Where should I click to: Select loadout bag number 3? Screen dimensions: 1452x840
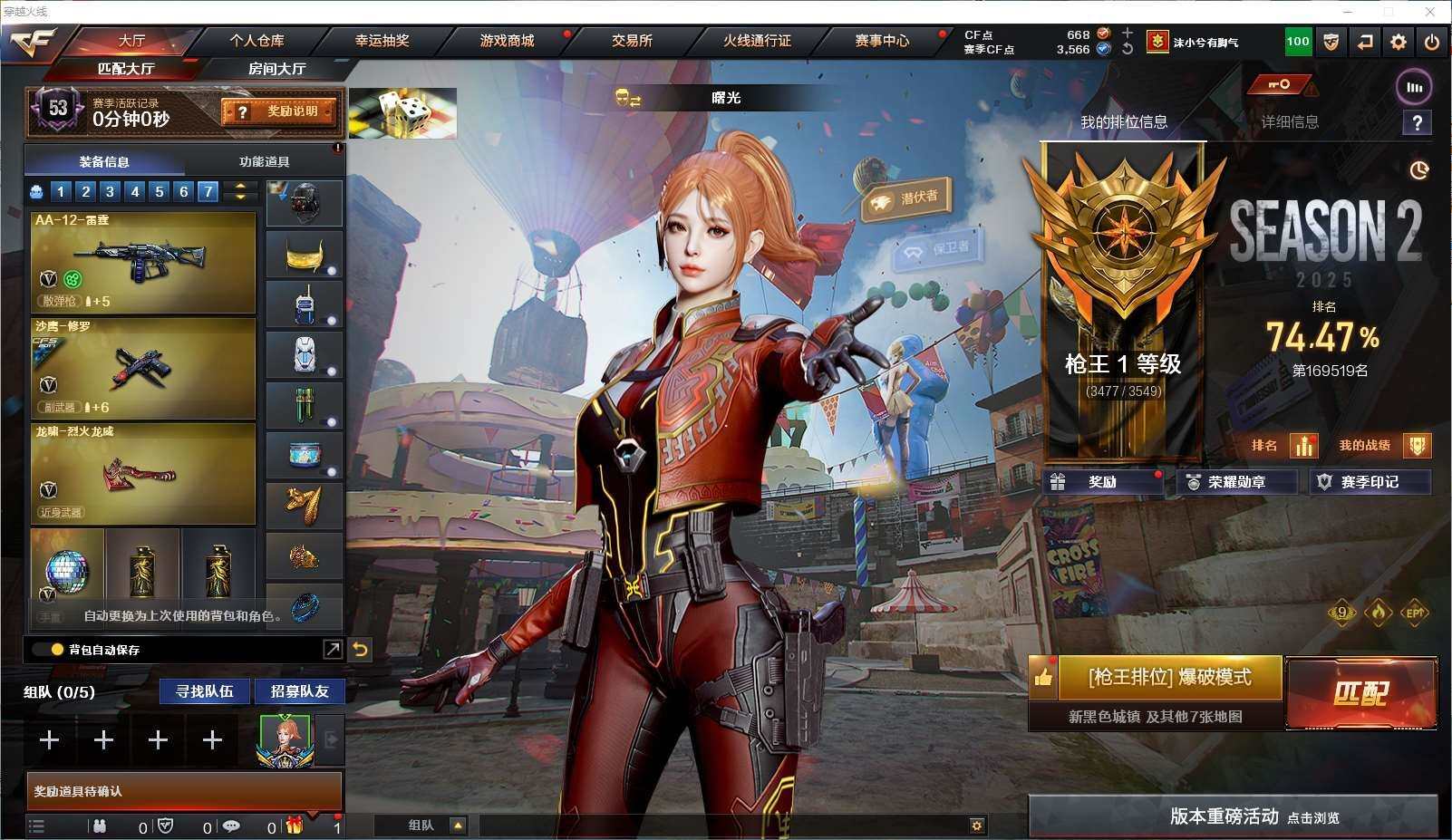point(110,191)
